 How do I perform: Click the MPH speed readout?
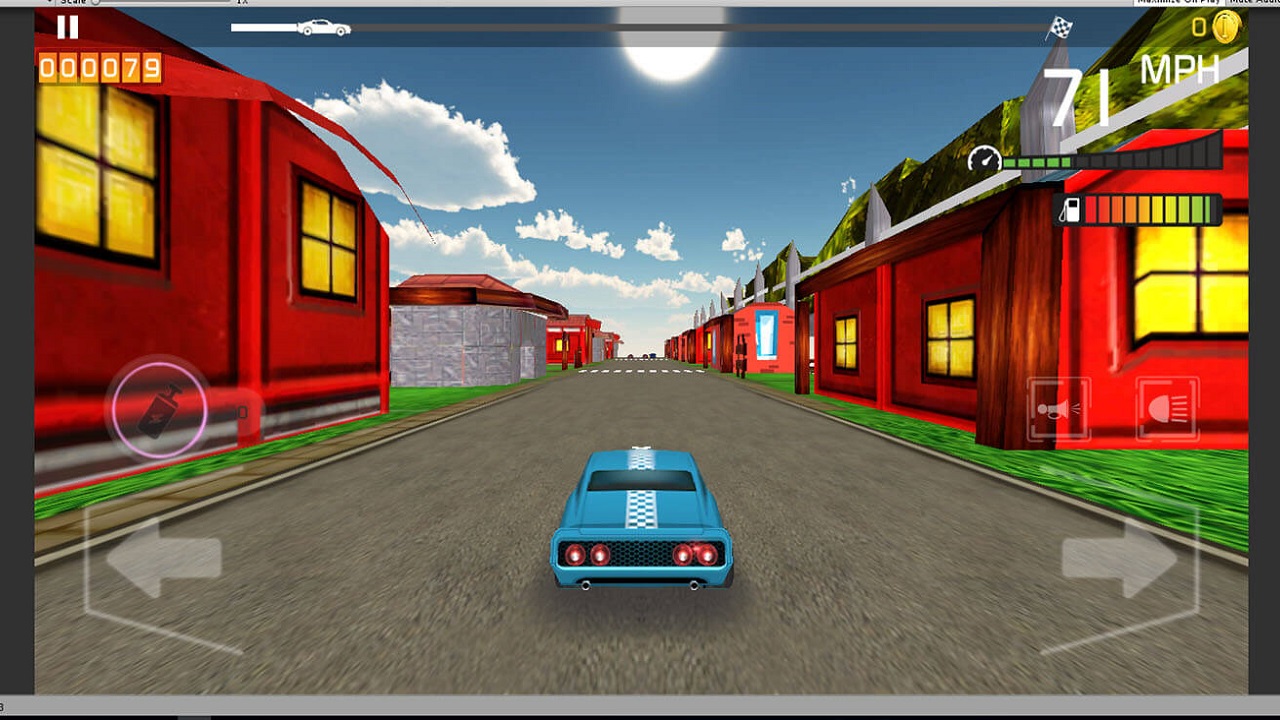coord(1180,70)
